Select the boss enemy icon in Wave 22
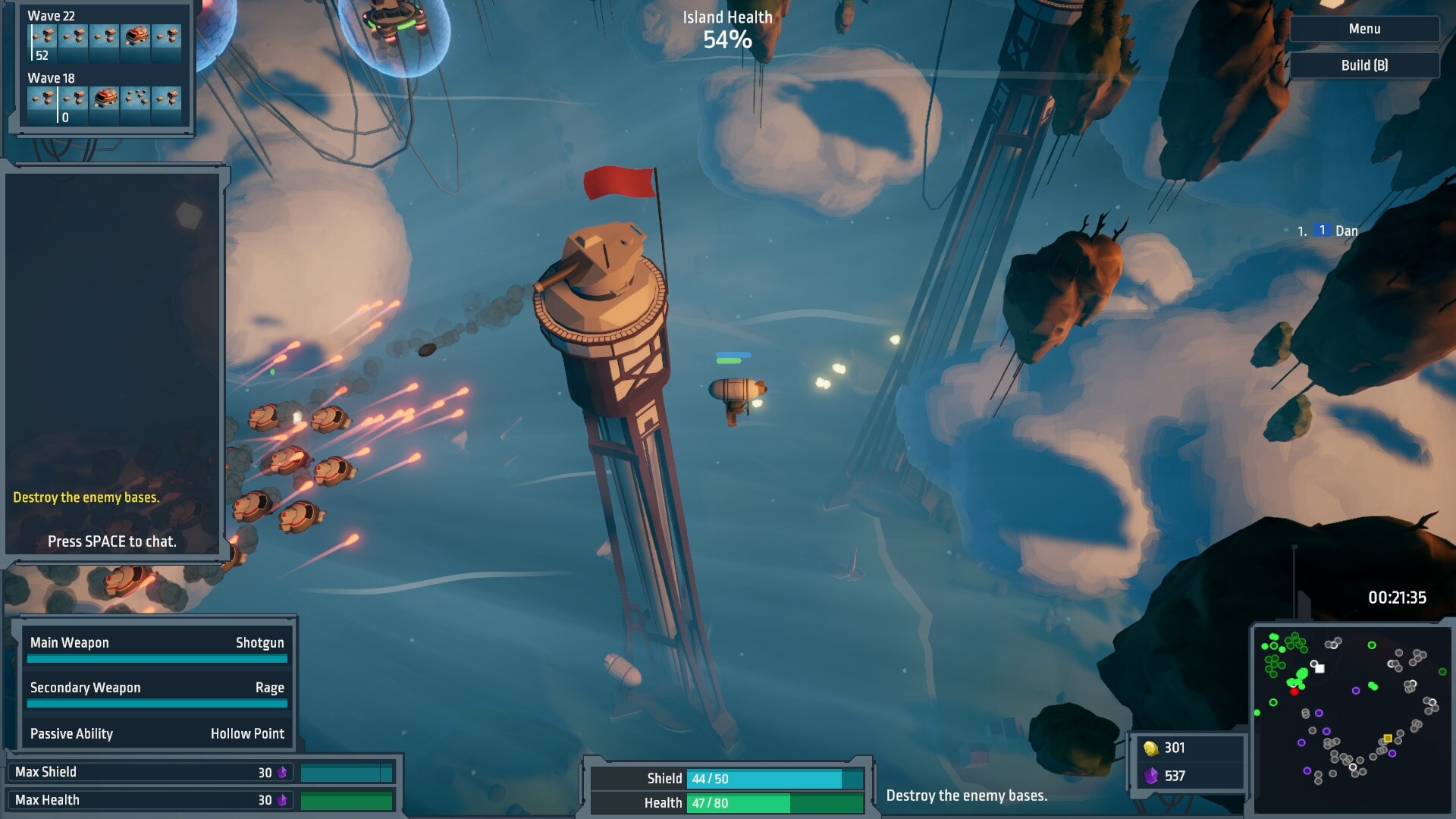Image resolution: width=1456 pixels, height=819 pixels. click(136, 36)
